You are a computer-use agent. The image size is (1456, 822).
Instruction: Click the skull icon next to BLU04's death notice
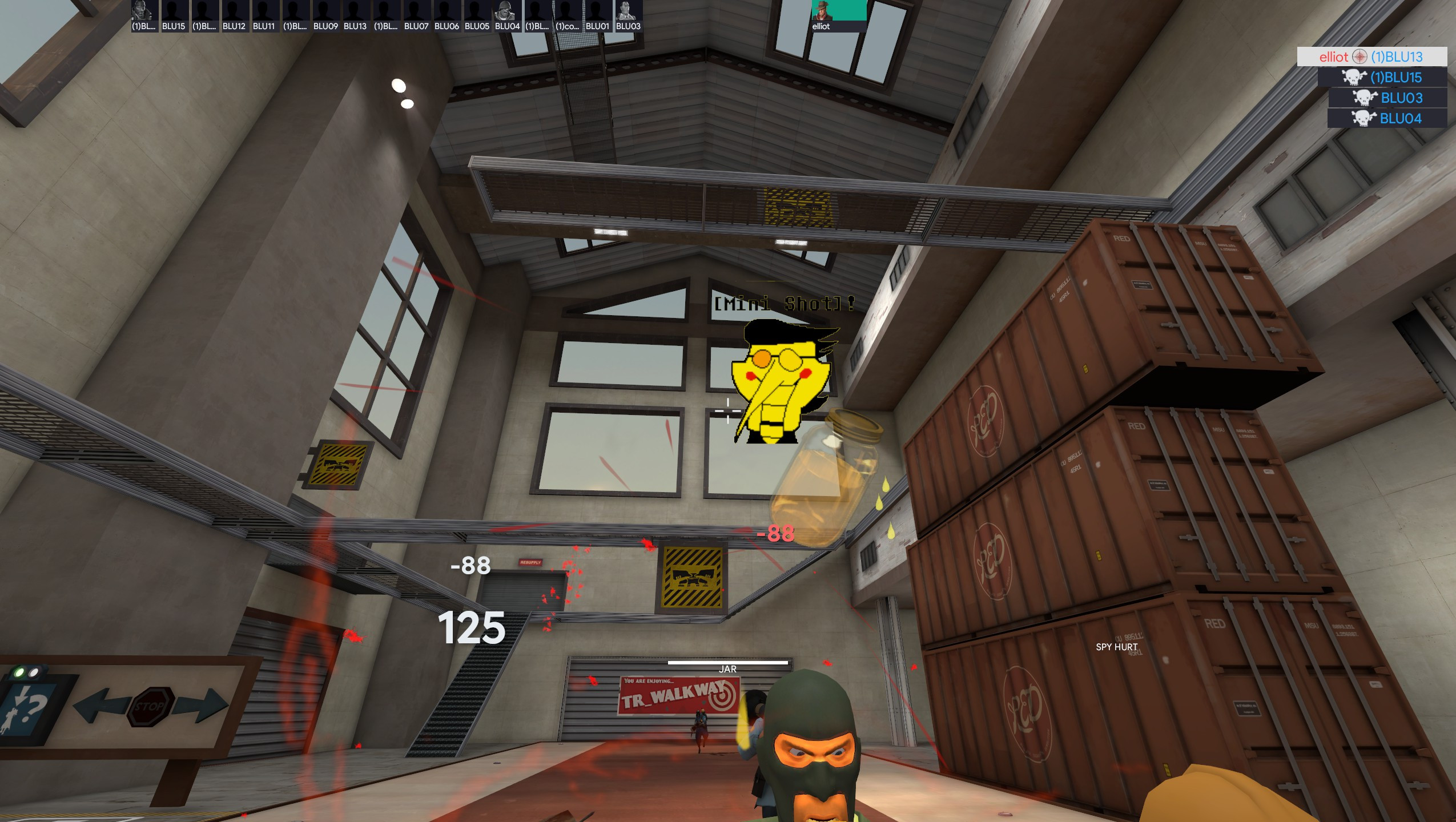1364,118
